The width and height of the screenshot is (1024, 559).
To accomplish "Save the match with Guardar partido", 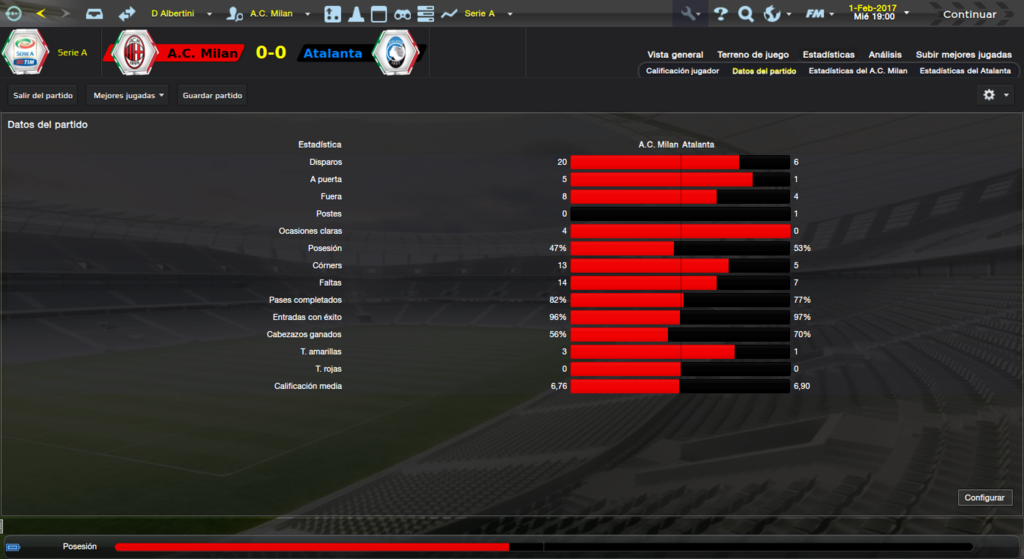I will [x=212, y=95].
